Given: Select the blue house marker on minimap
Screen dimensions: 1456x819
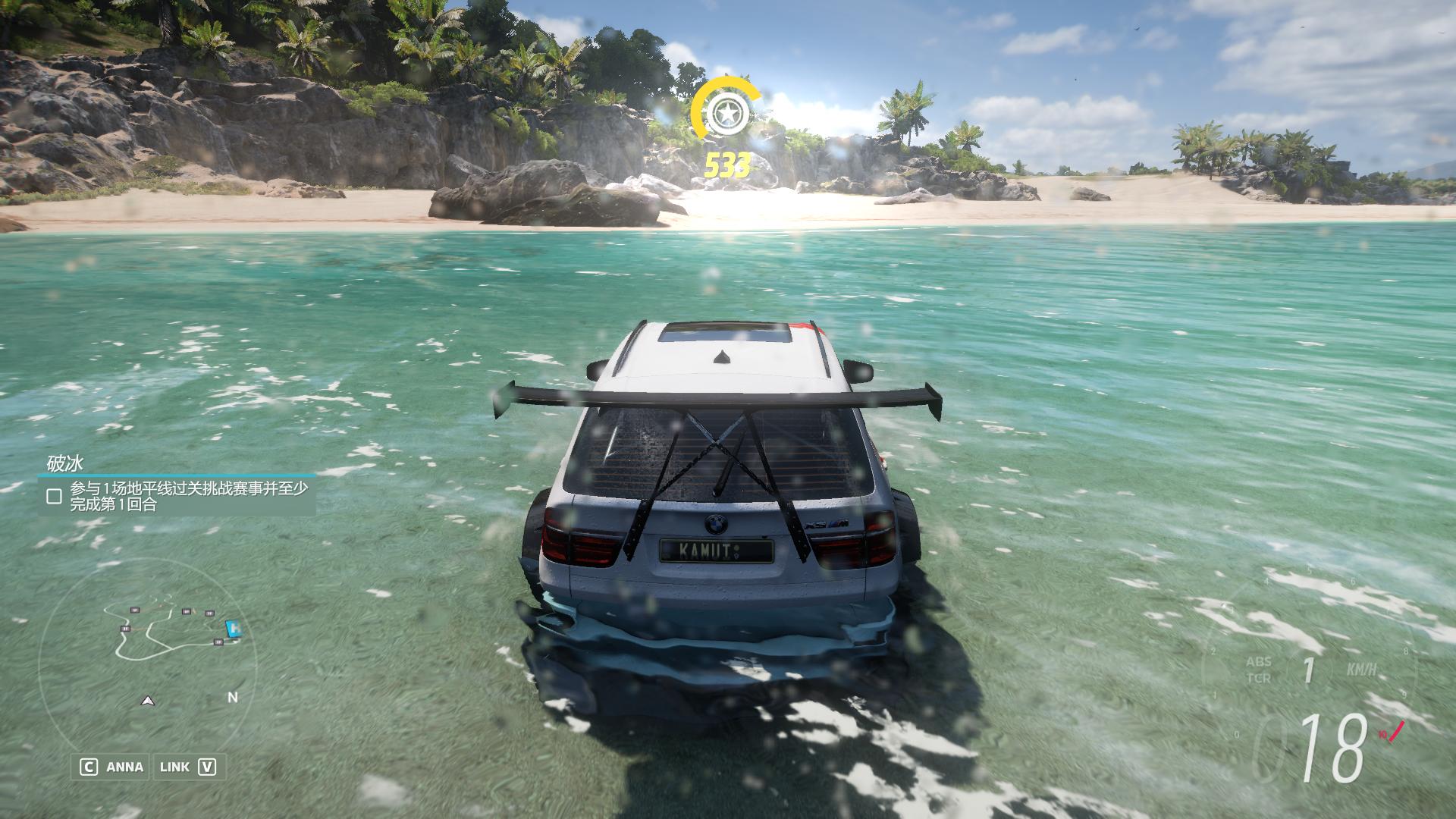Looking at the screenshot, I should tap(234, 628).
